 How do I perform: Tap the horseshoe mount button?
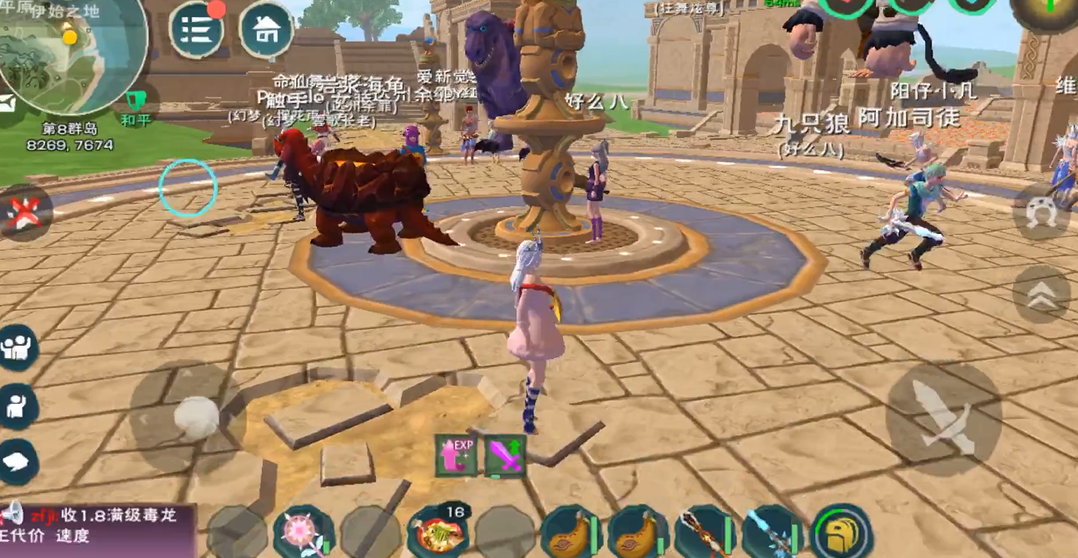pyautogui.click(x=1041, y=212)
